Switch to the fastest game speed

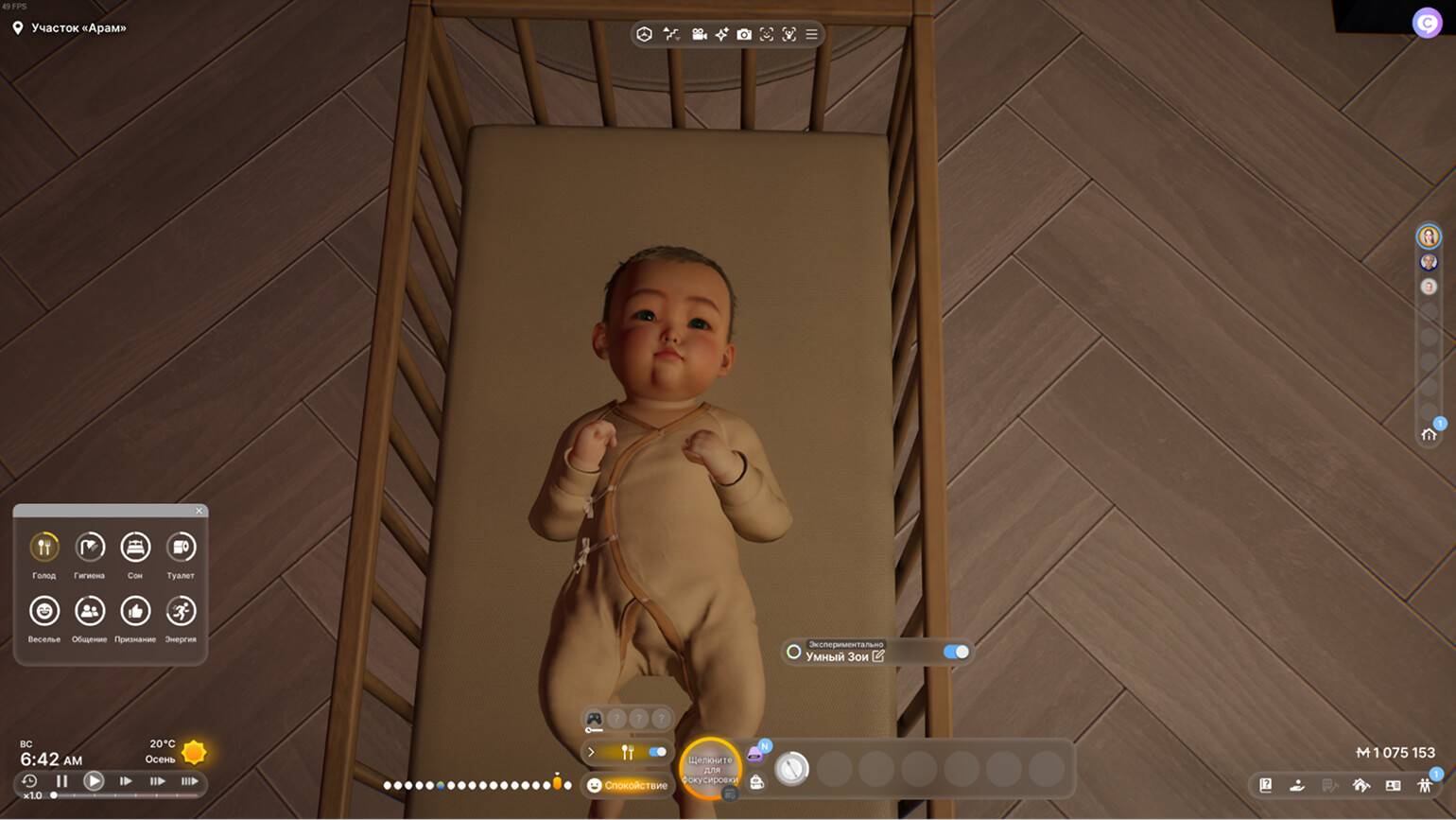(190, 781)
